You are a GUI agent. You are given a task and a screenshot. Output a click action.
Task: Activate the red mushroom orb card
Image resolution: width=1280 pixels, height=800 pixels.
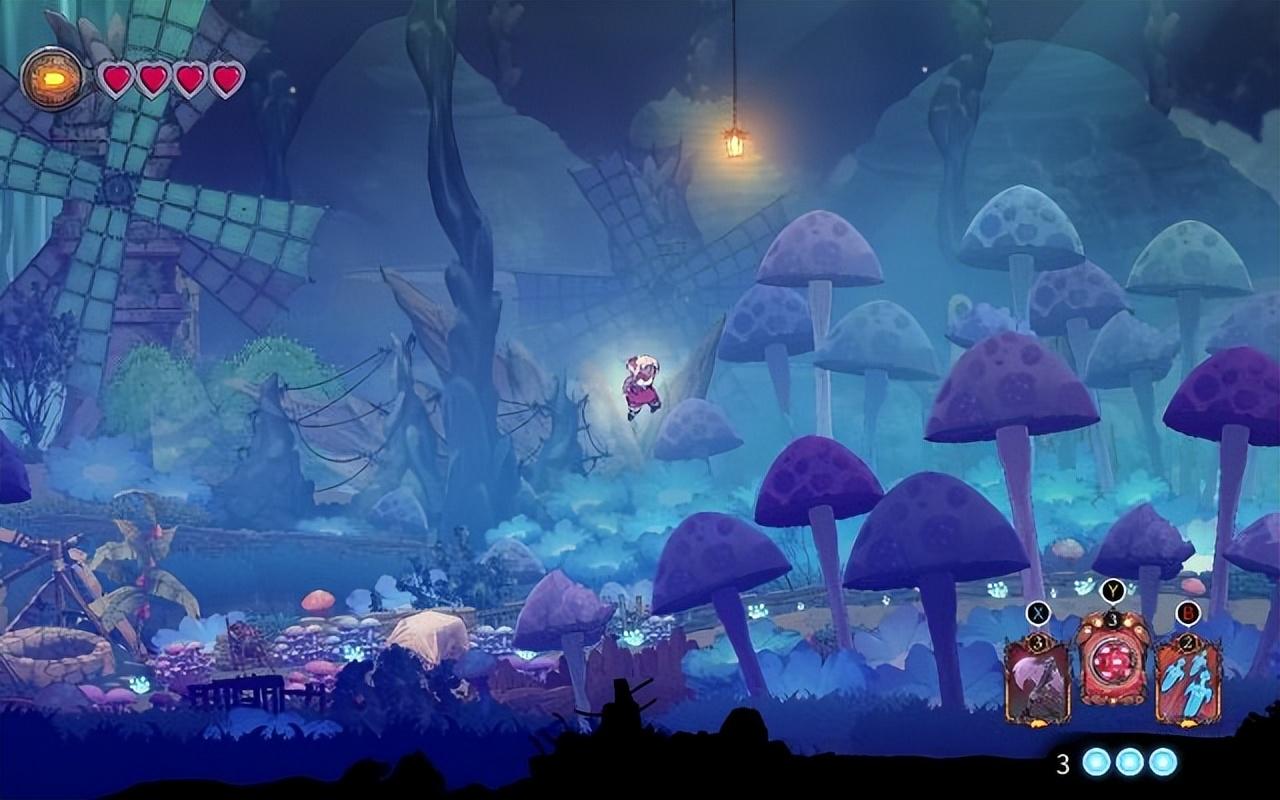pyautogui.click(x=1112, y=661)
